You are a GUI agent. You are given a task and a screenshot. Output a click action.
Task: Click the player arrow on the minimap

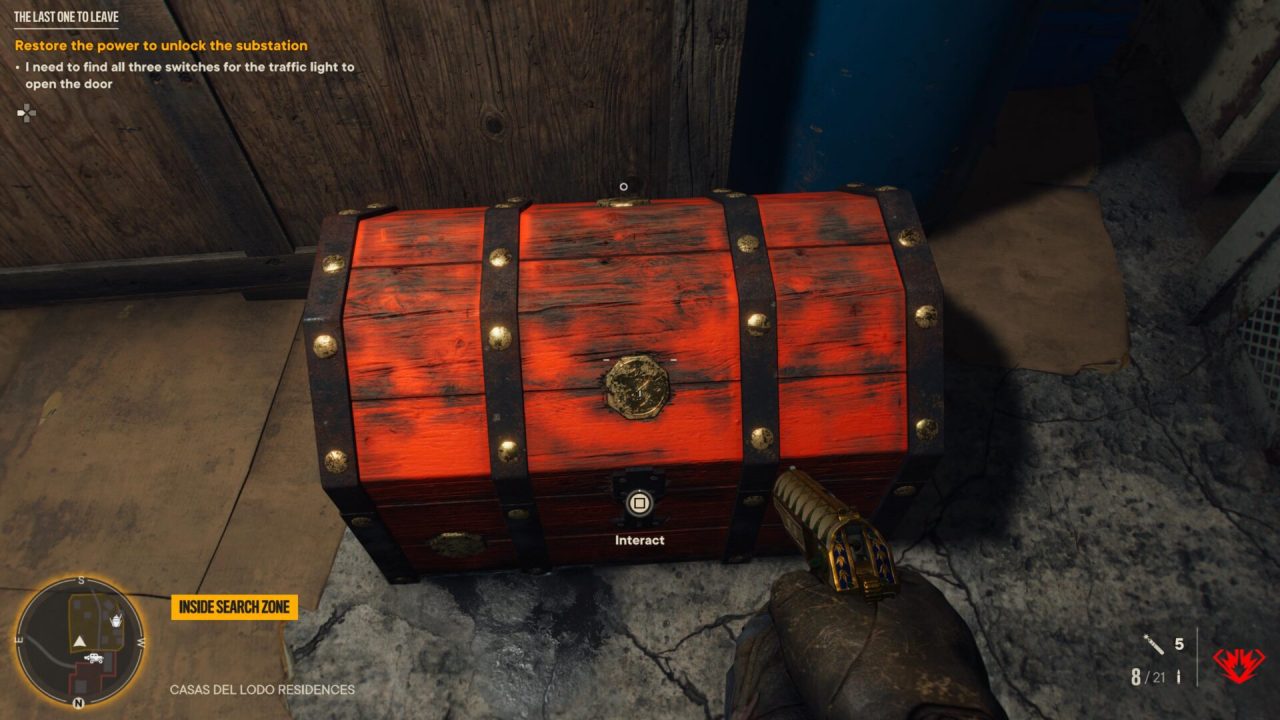pos(79,641)
